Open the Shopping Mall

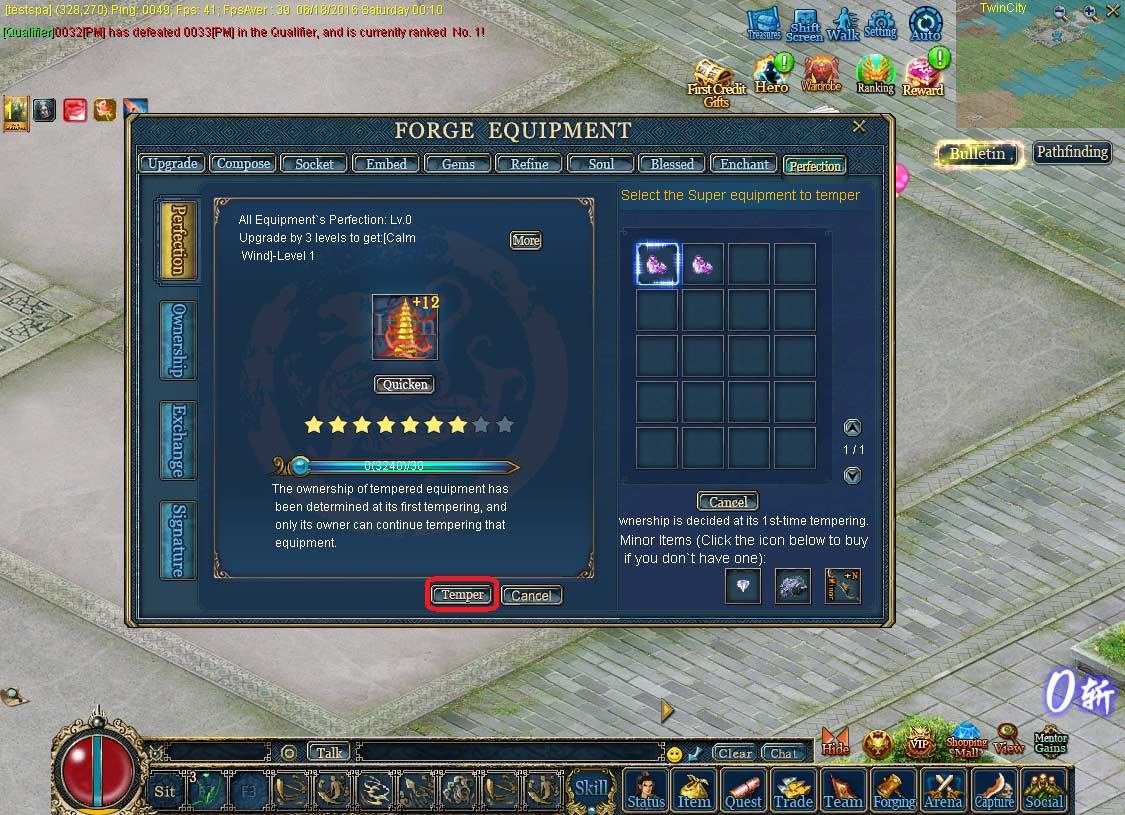(967, 741)
